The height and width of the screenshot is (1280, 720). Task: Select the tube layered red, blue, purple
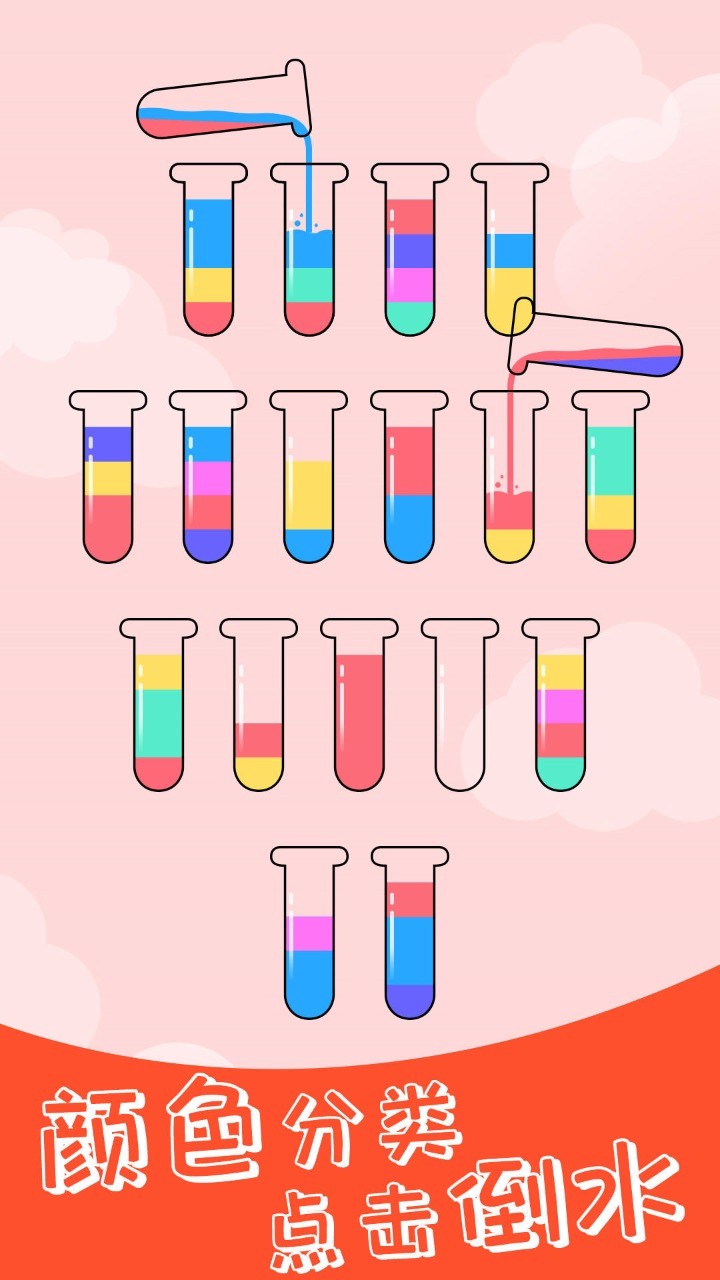coord(410,940)
